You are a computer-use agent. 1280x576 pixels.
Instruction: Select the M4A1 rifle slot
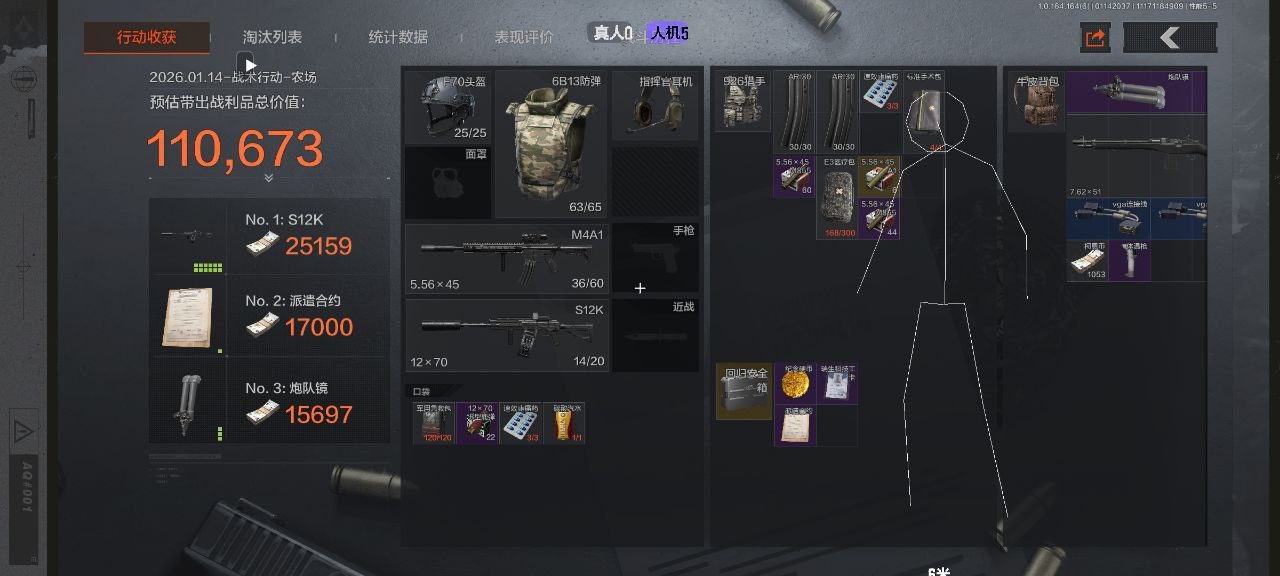506,259
